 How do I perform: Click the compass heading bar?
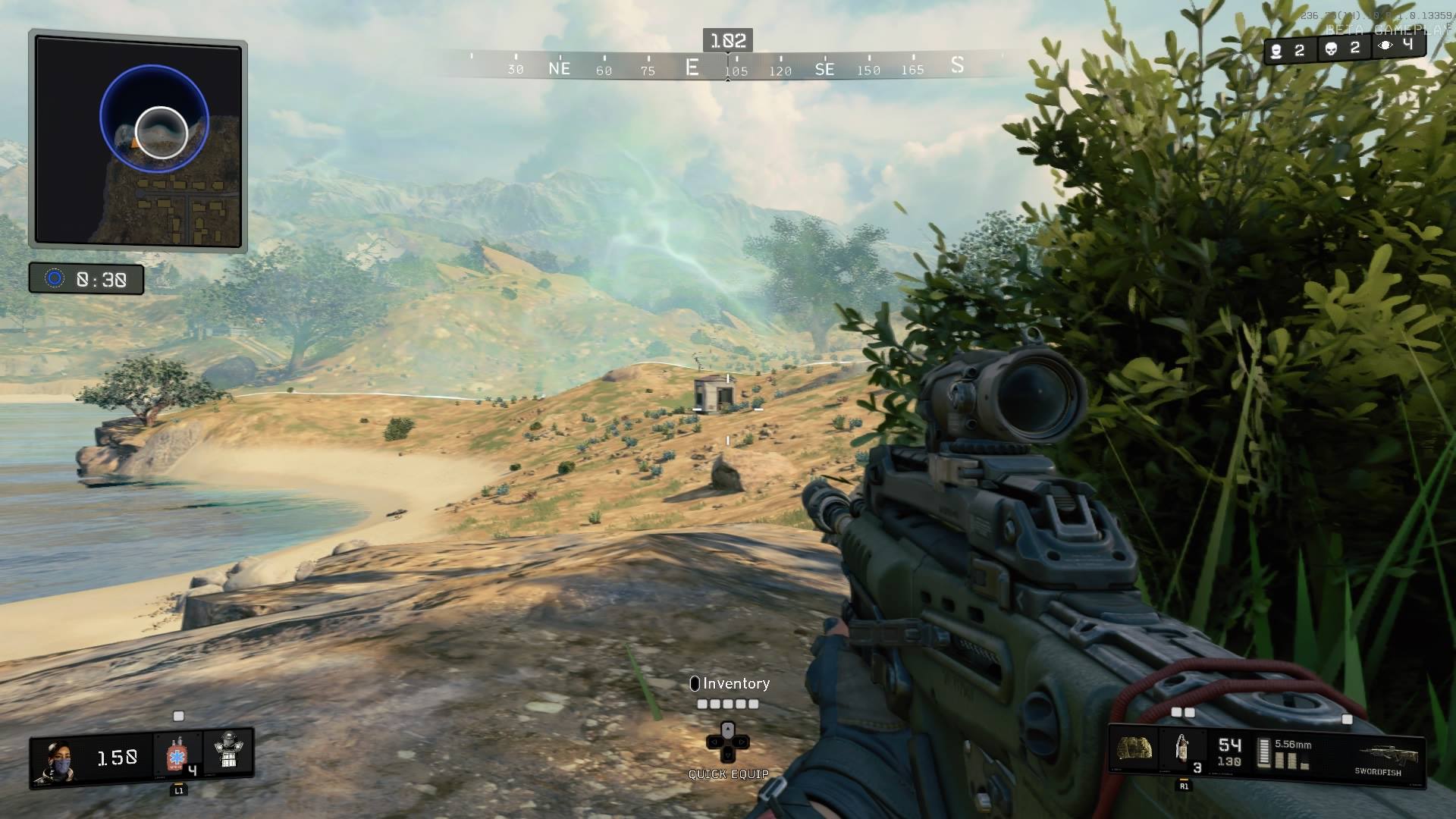(728, 67)
